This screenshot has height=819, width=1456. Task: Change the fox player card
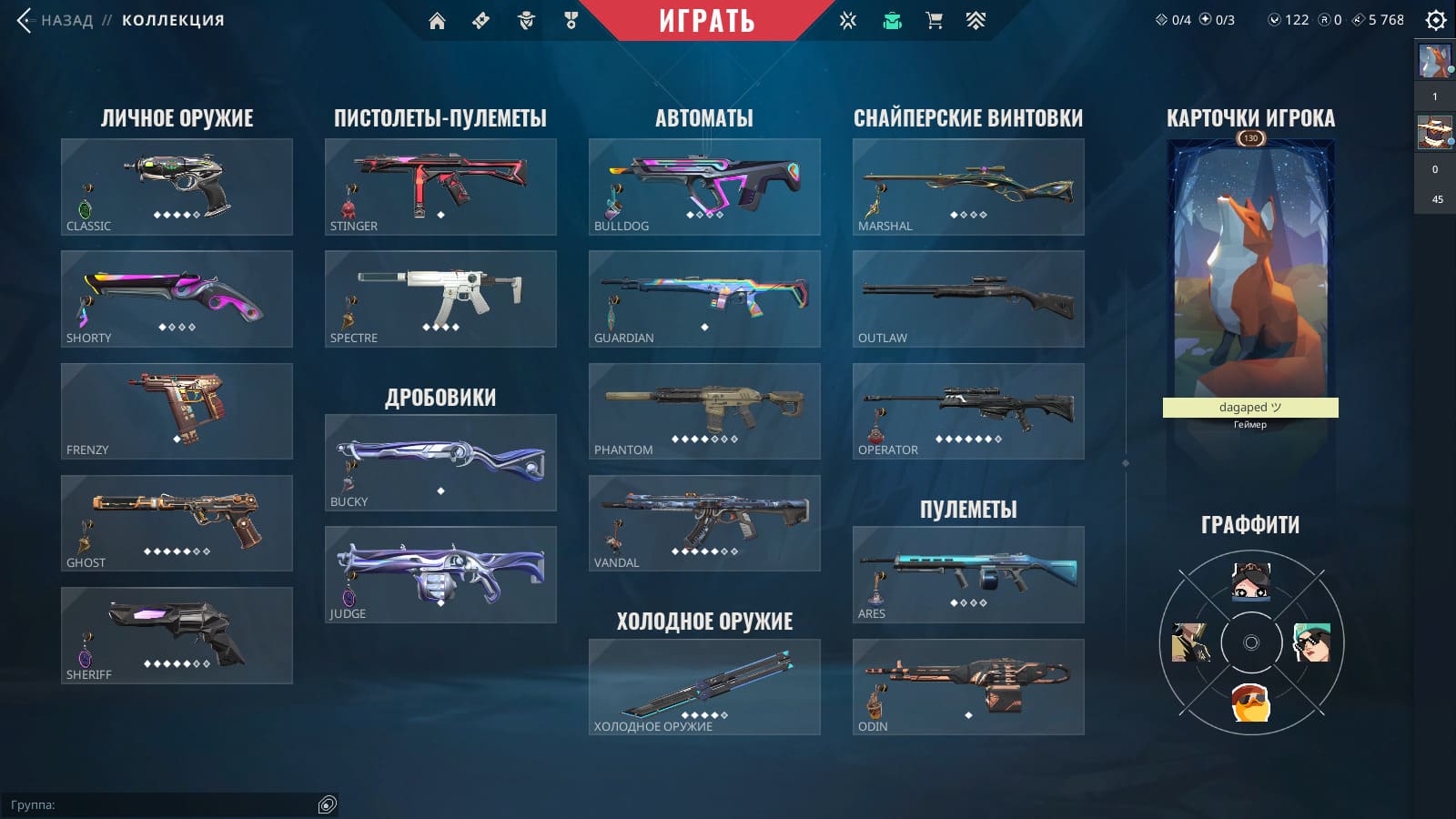tap(1250, 273)
